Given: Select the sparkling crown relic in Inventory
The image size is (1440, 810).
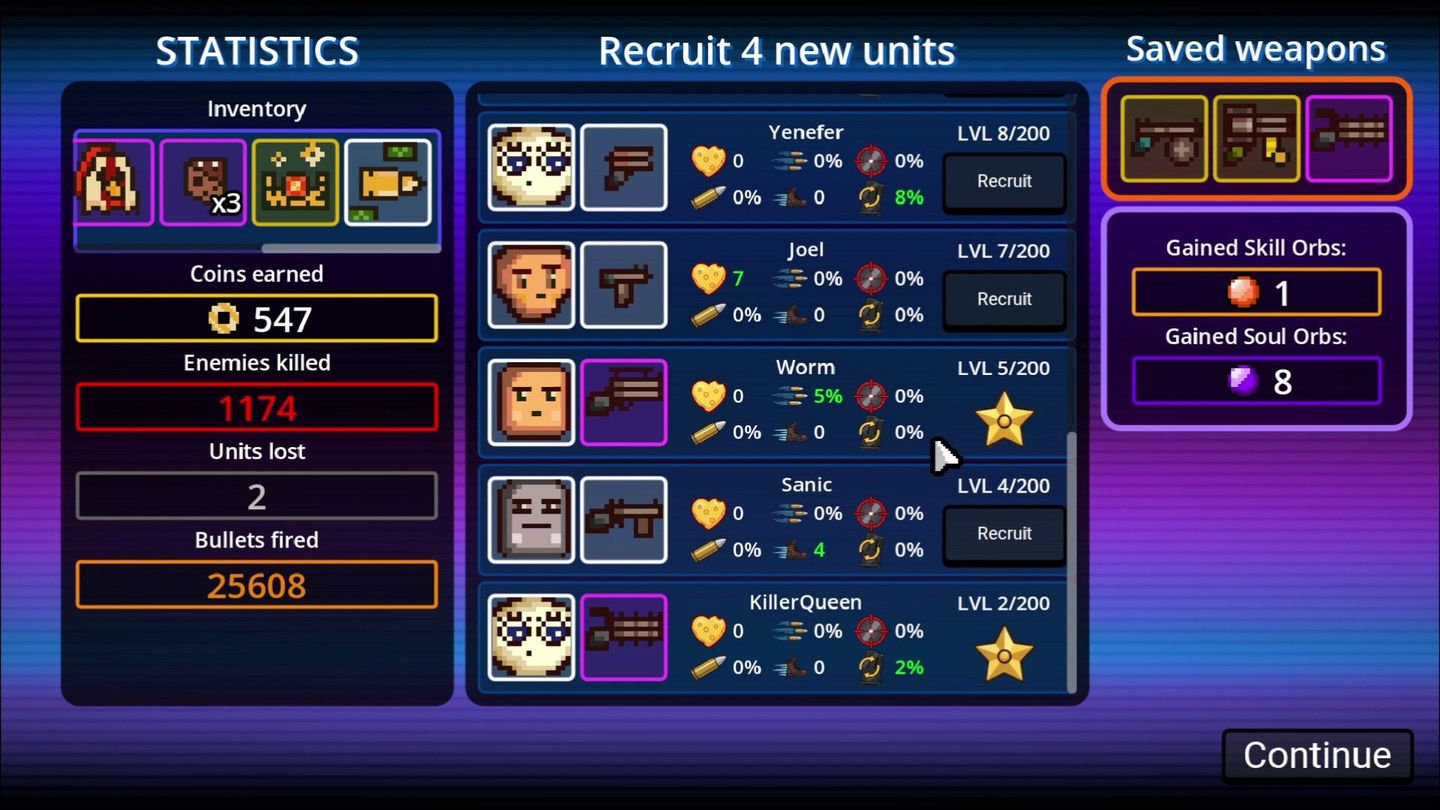Looking at the screenshot, I should click(x=295, y=182).
